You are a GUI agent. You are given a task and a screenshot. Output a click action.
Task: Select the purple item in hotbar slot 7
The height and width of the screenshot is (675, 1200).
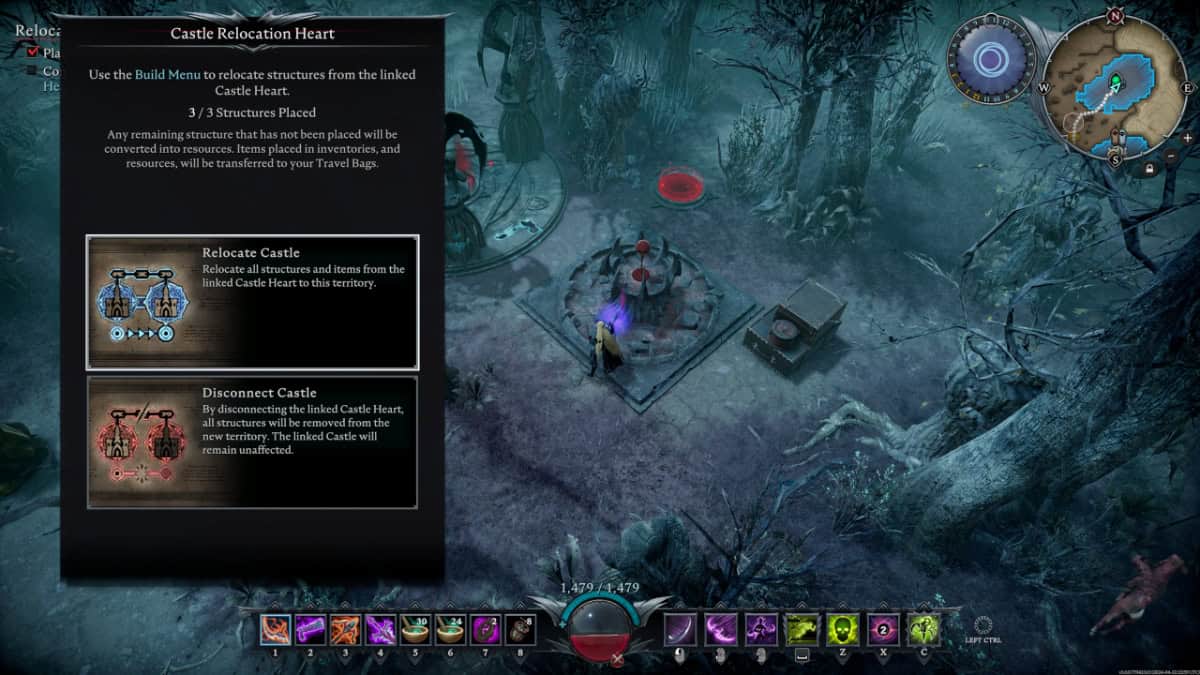pyautogui.click(x=486, y=629)
